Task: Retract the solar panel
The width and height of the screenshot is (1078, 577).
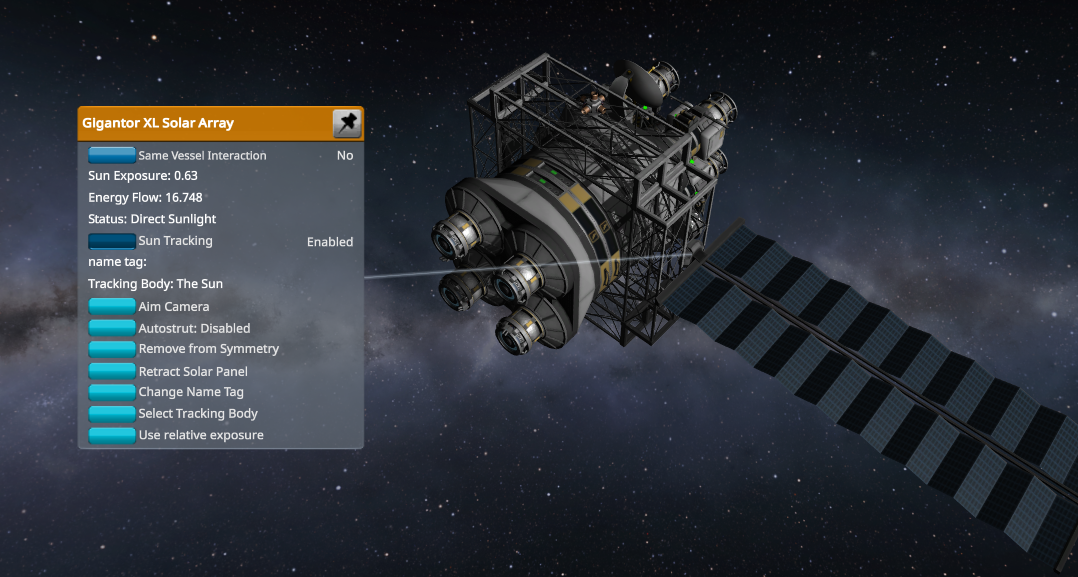Action: click(112, 371)
